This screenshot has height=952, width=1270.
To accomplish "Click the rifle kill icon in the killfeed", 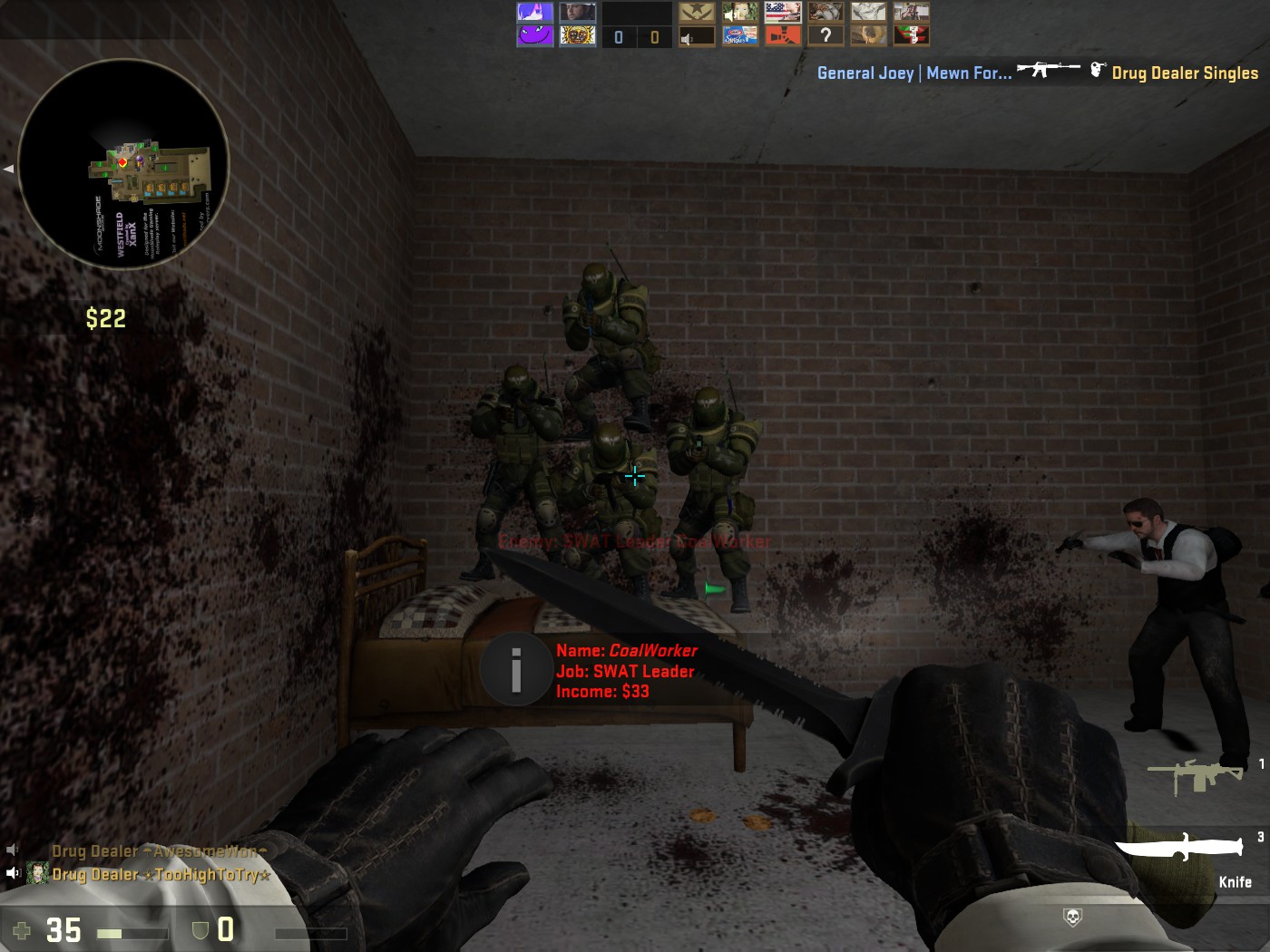I will (1048, 70).
